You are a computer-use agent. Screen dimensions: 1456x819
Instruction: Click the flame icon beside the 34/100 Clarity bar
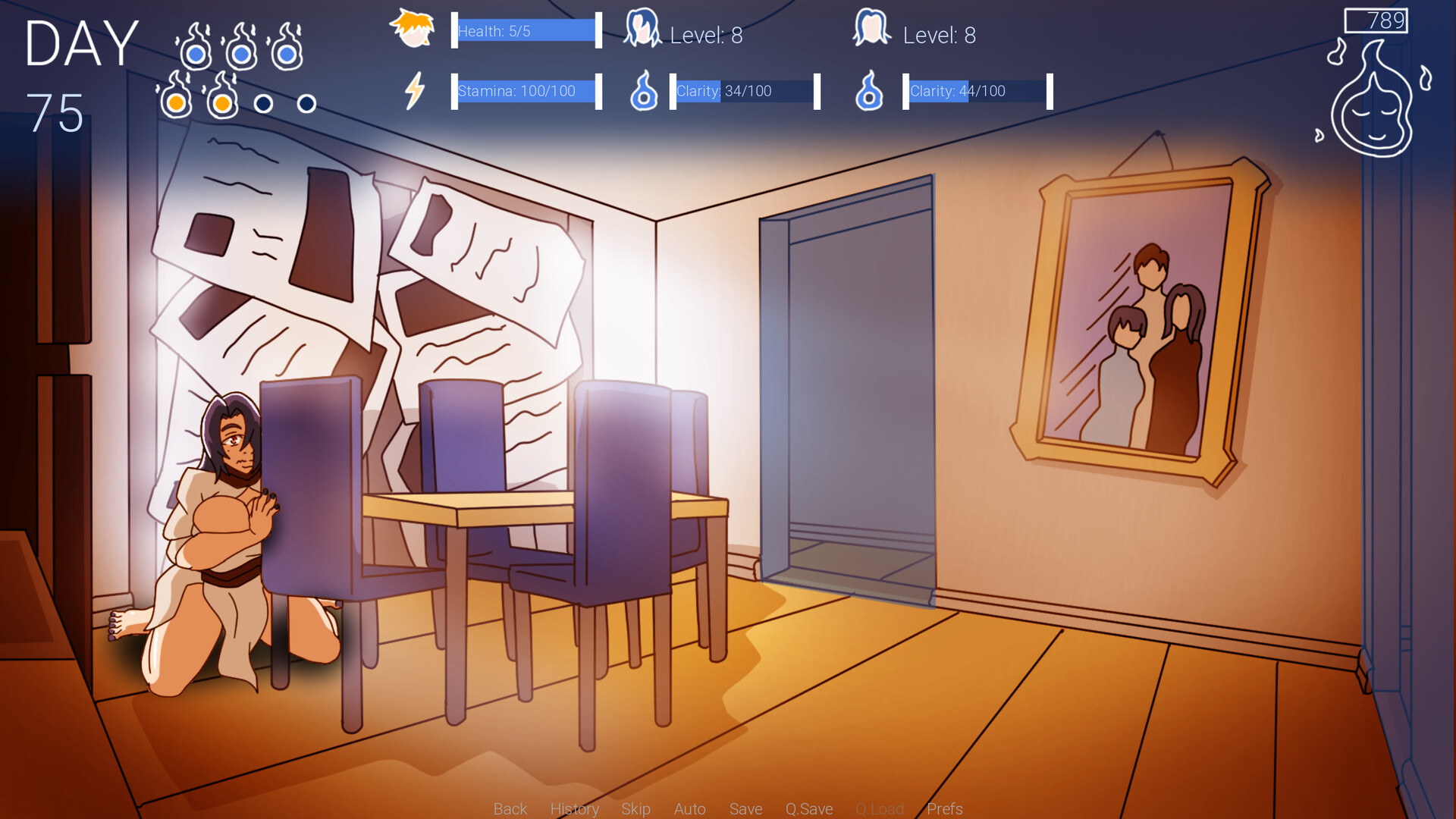[x=643, y=93]
